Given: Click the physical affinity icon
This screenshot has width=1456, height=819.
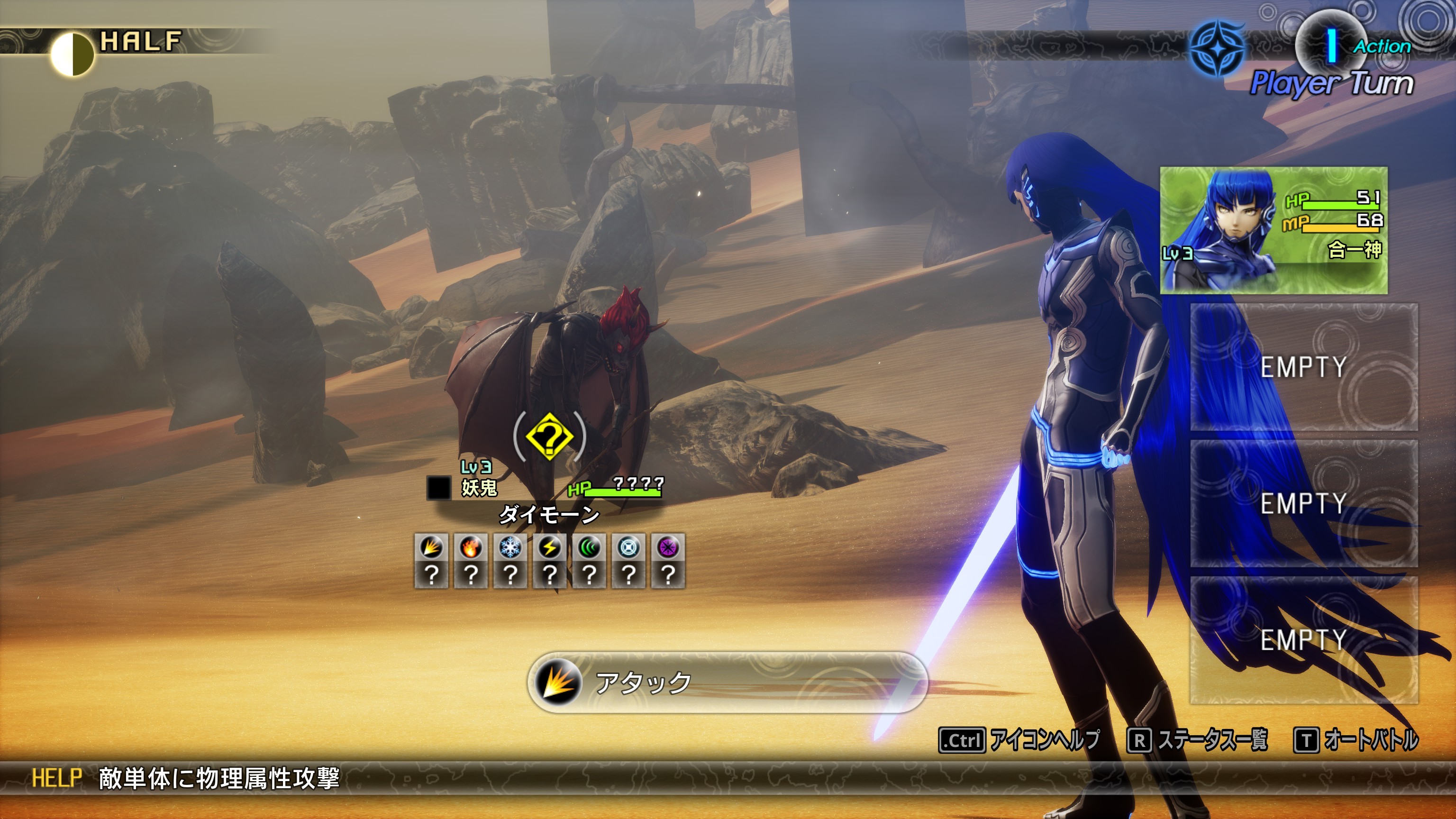Looking at the screenshot, I should coord(431,547).
